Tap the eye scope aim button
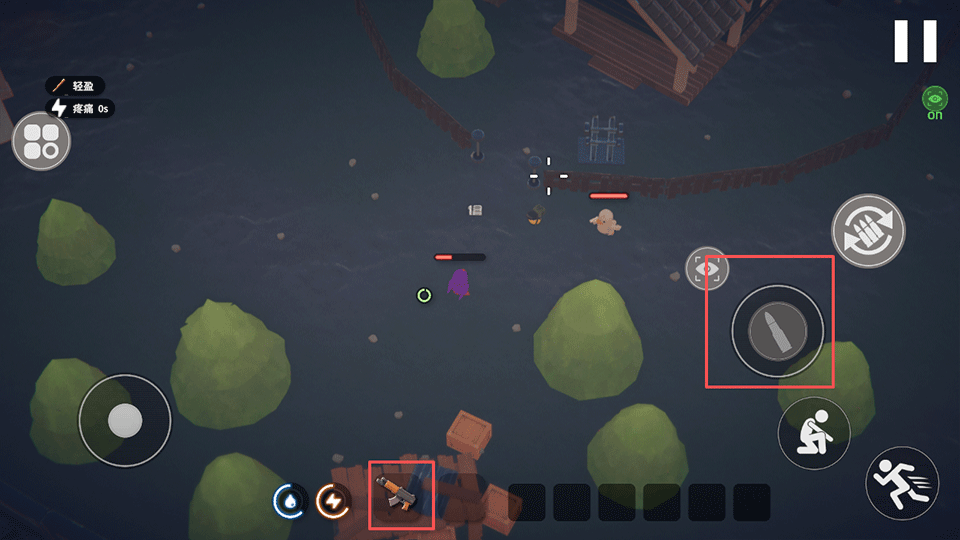The height and width of the screenshot is (540, 960). [706, 268]
